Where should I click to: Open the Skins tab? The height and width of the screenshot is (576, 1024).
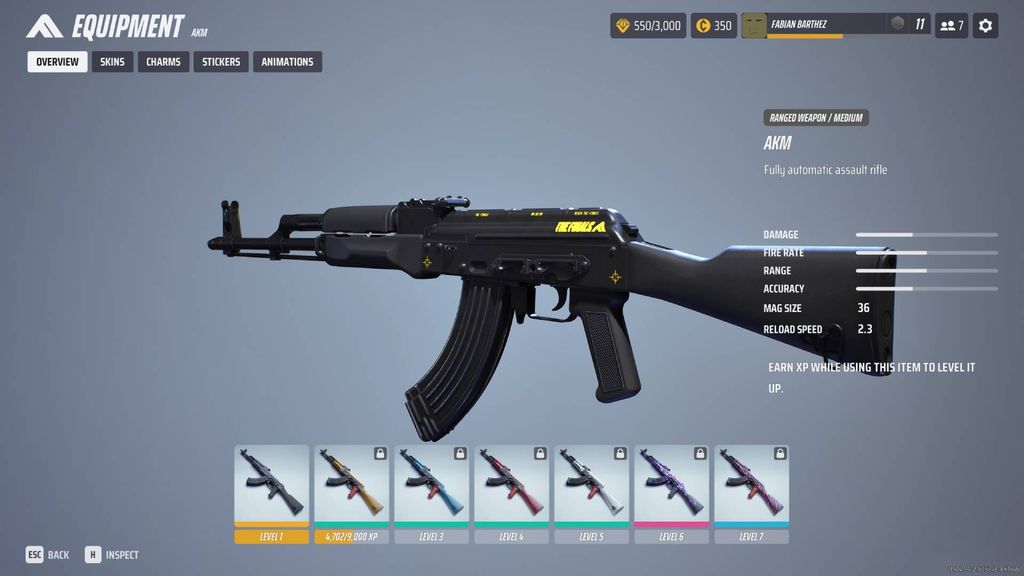[x=112, y=62]
